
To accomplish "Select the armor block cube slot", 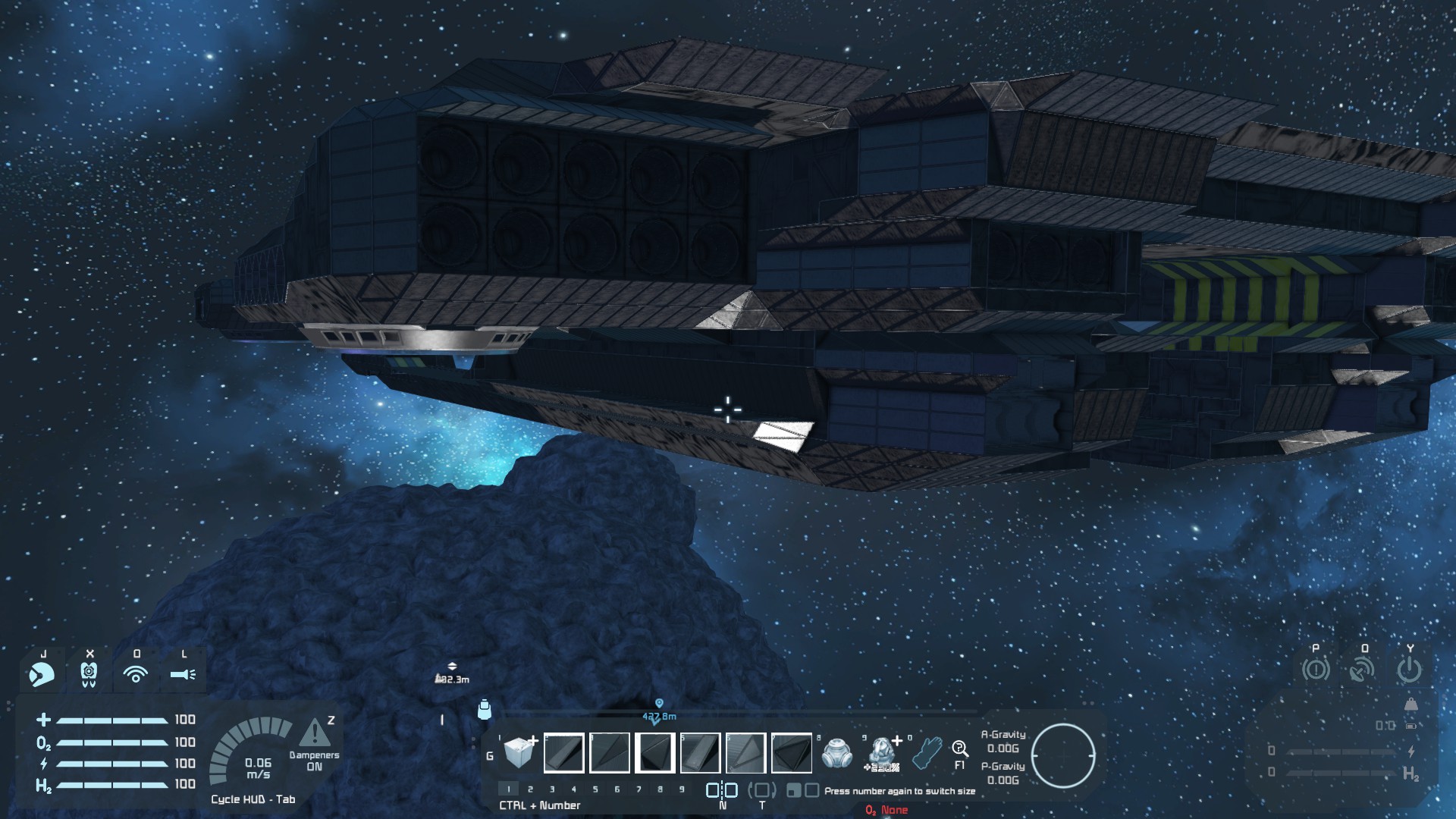I will pos(519,752).
